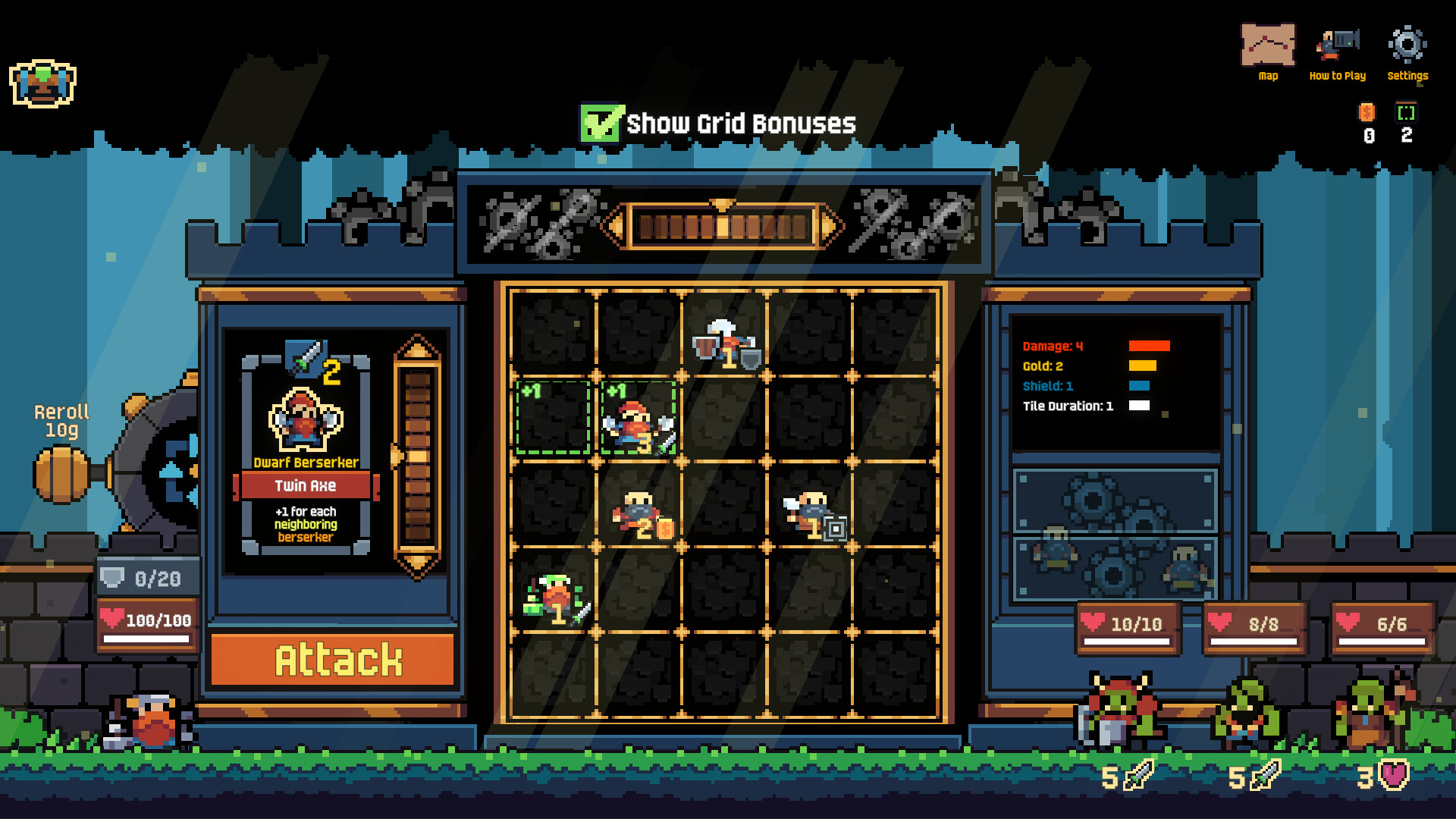Select the axe dwarf tile with target icon

tap(809, 513)
